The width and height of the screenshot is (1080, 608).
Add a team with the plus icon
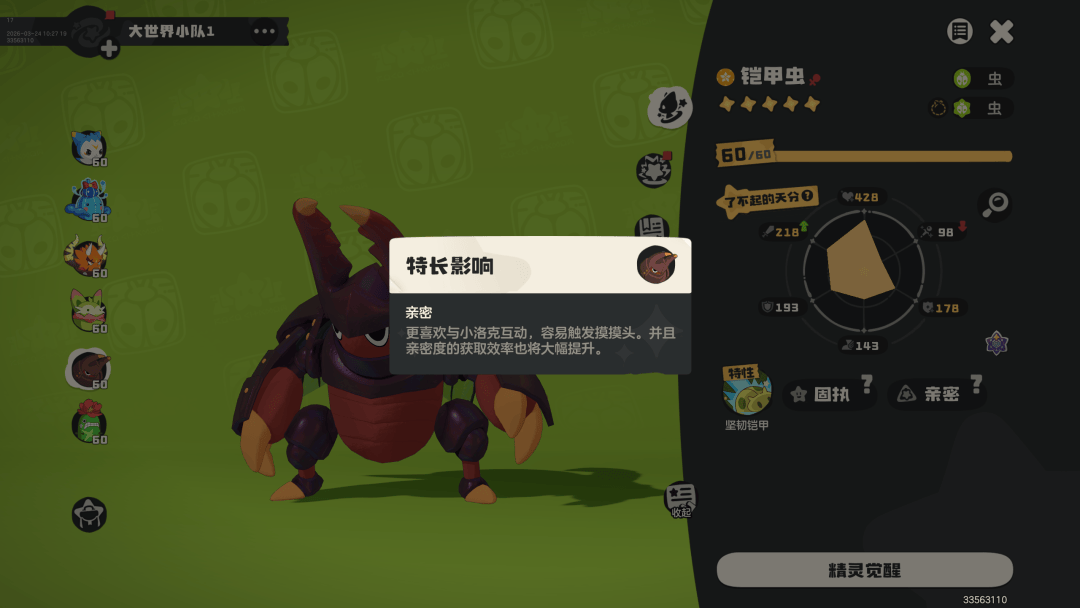(109, 49)
